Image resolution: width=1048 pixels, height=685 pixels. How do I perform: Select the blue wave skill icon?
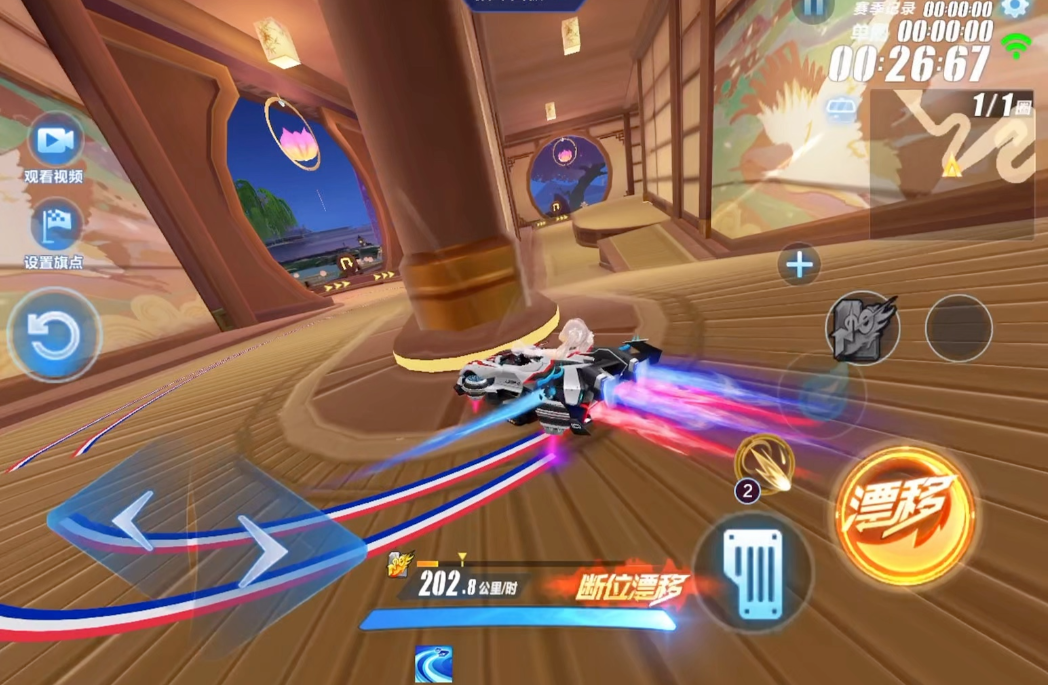coord(433,664)
